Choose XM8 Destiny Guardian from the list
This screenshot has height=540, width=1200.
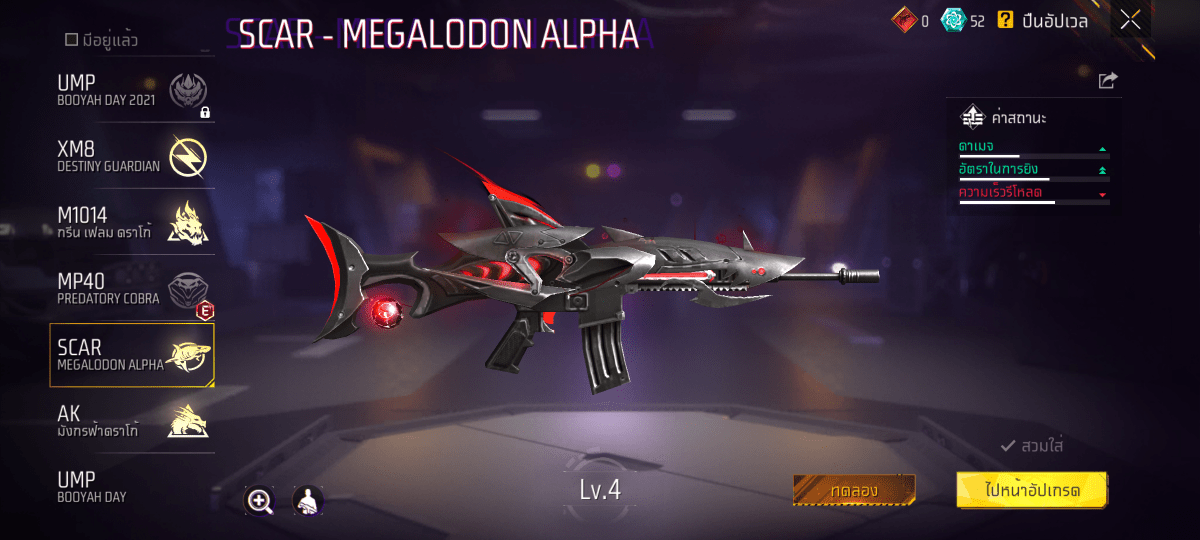132,157
